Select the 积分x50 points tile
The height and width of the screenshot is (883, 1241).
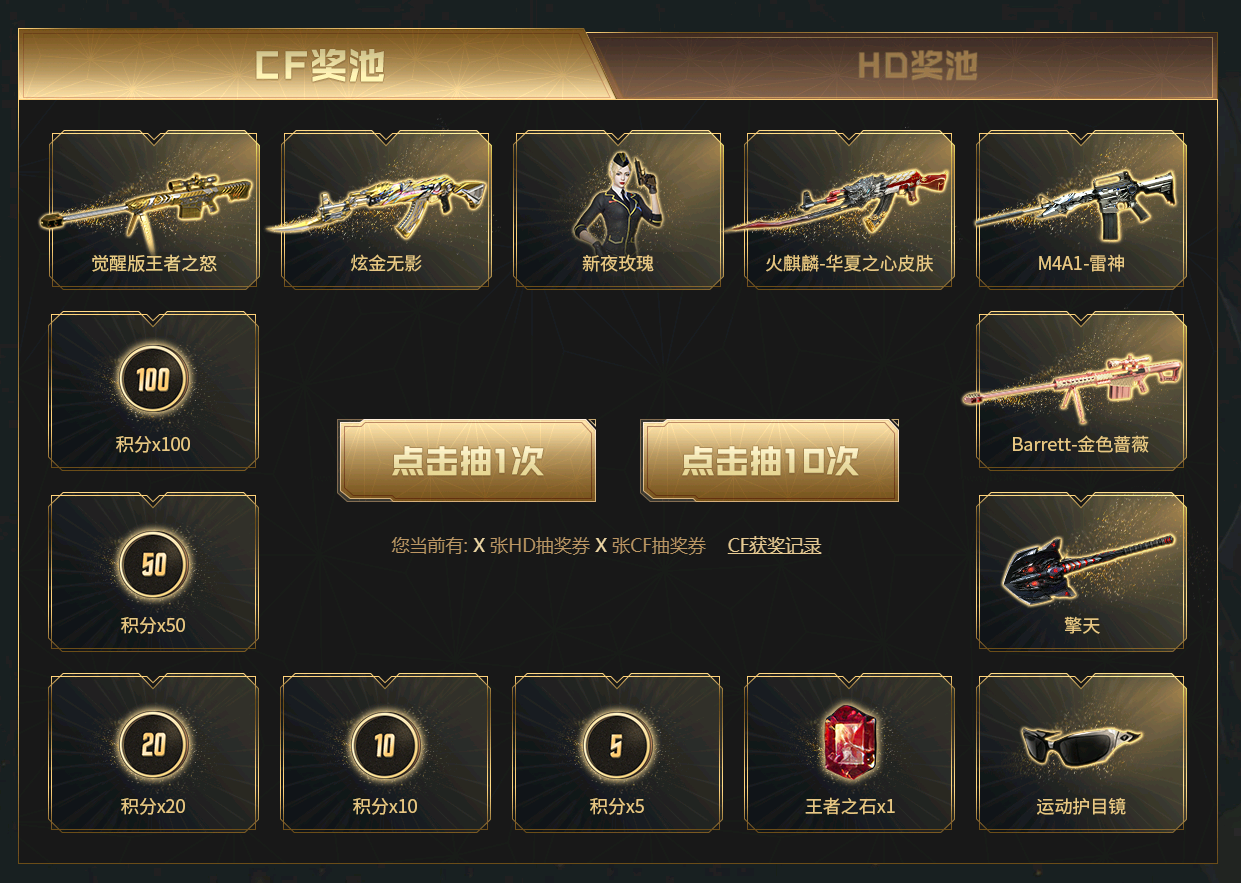pyautogui.click(x=154, y=572)
